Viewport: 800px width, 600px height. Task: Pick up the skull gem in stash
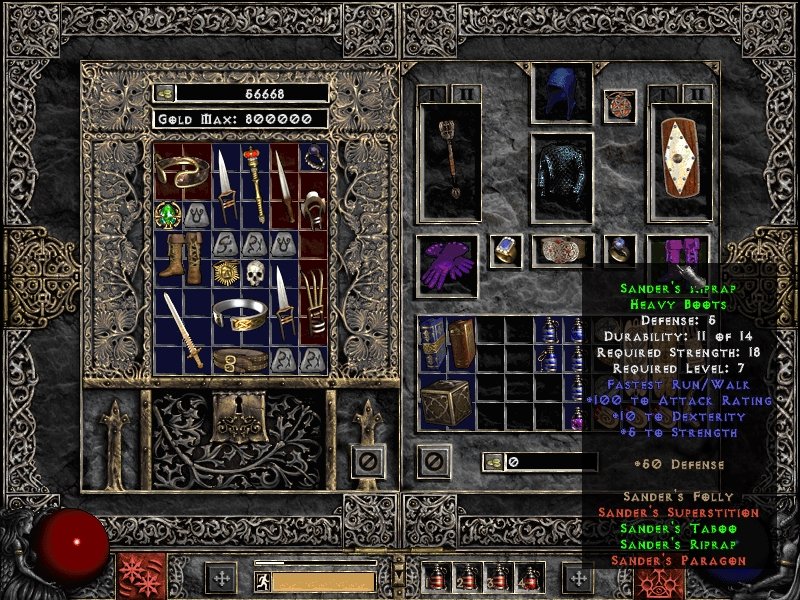255,272
